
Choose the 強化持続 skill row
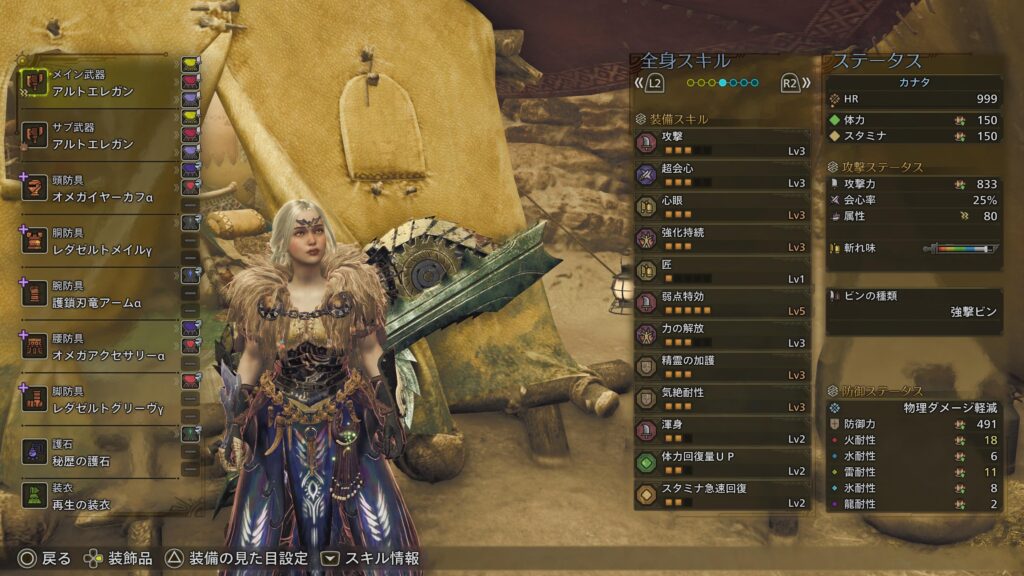click(x=721, y=239)
